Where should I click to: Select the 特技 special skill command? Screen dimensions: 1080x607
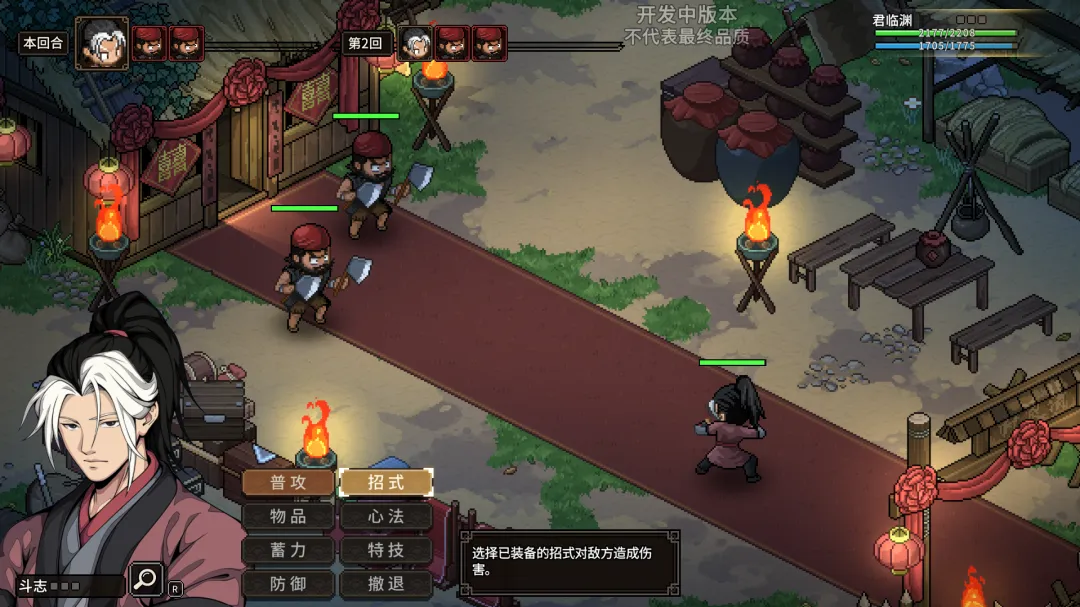(386, 550)
